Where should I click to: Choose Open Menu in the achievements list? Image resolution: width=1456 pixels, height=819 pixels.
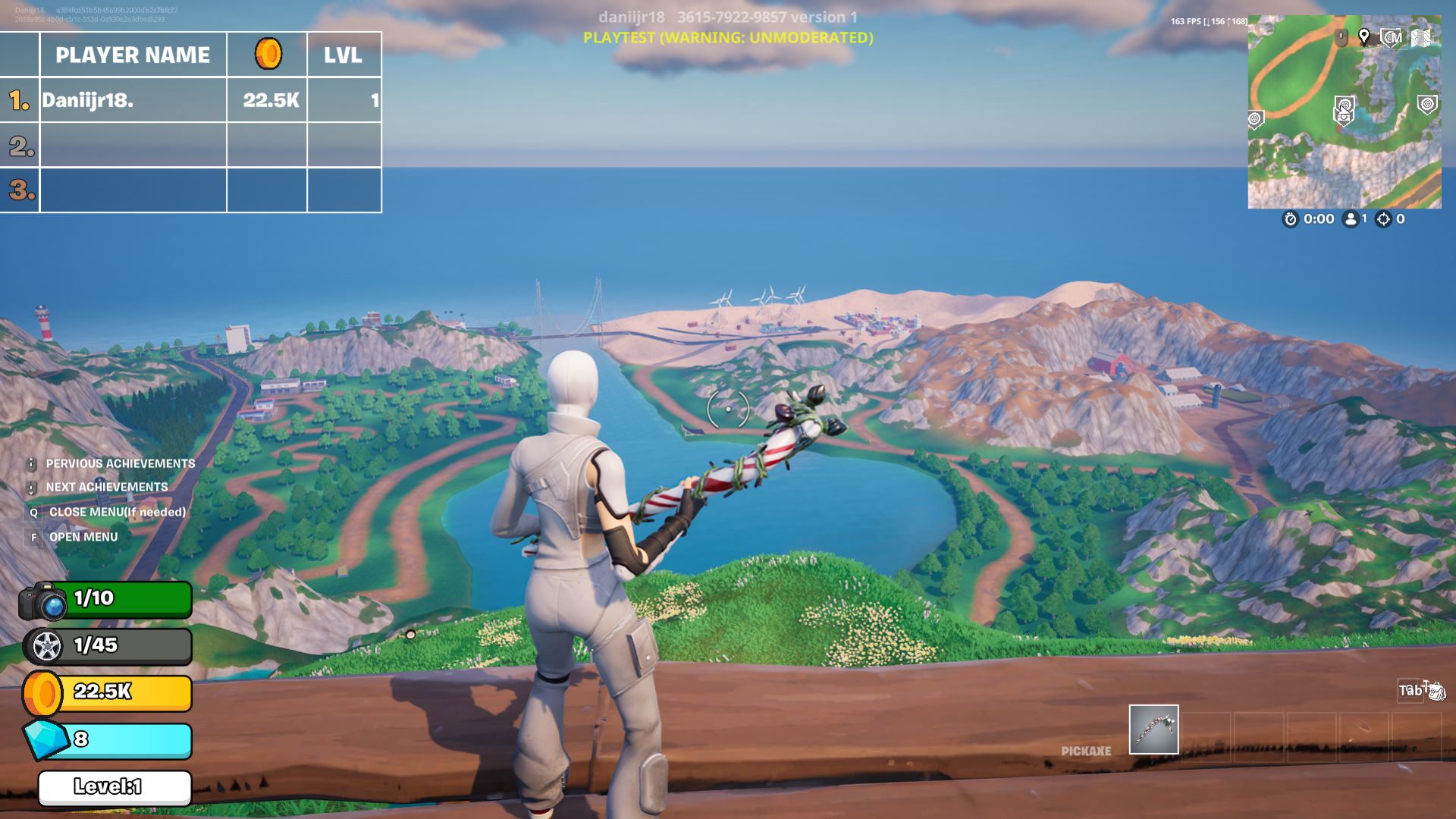click(x=83, y=537)
